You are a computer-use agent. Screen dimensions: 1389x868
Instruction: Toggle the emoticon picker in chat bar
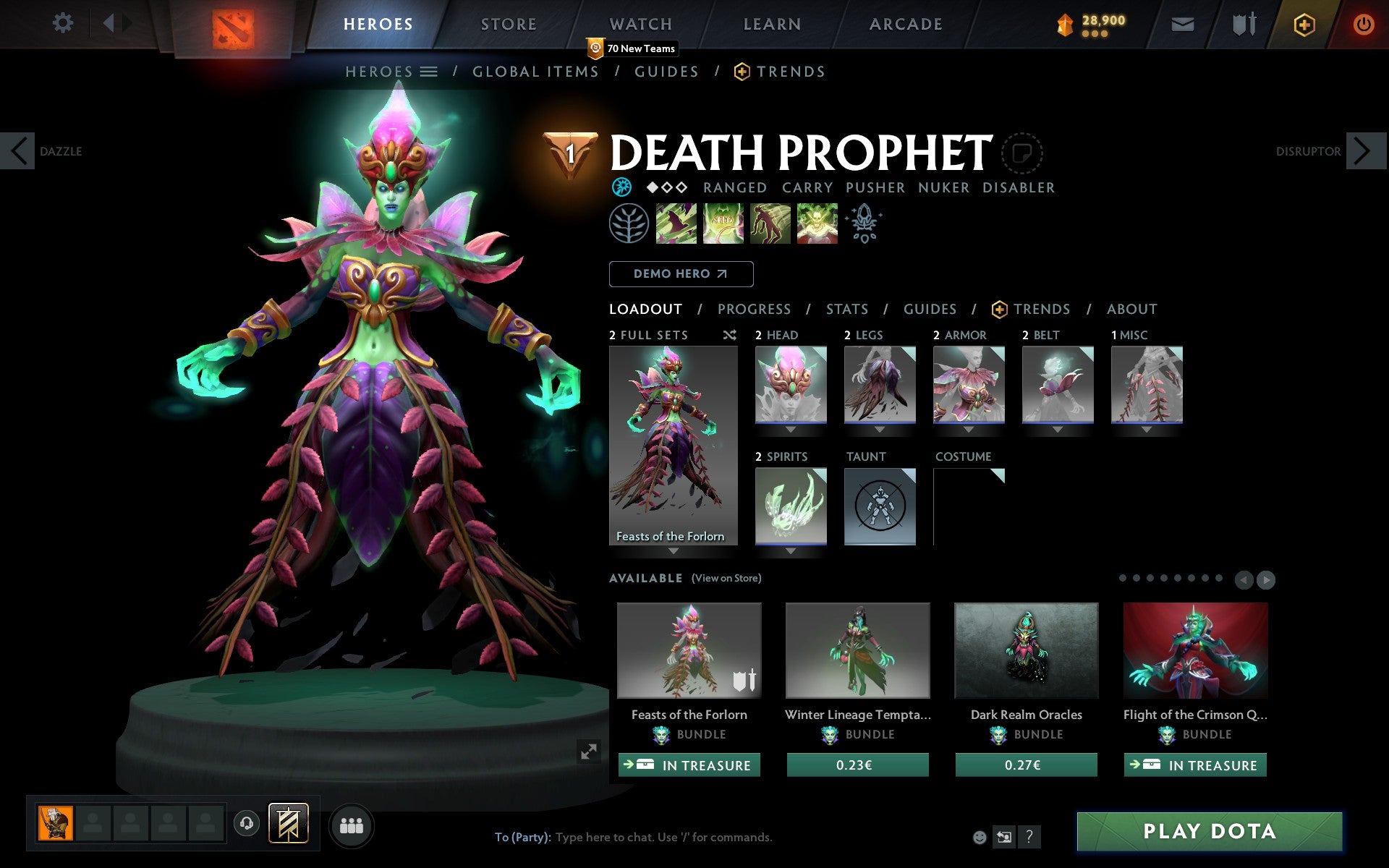(x=982, y=838)
